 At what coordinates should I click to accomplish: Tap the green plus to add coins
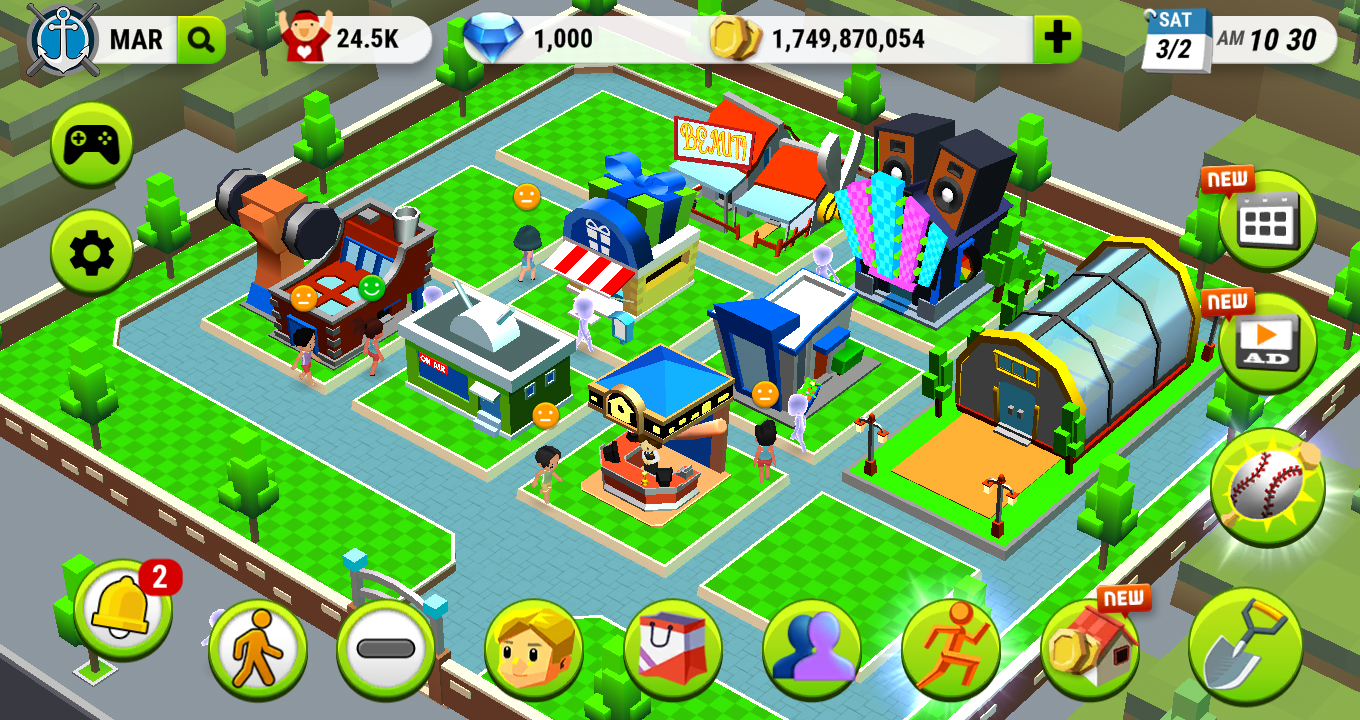pyautogui.click(x=1056, y=40)
